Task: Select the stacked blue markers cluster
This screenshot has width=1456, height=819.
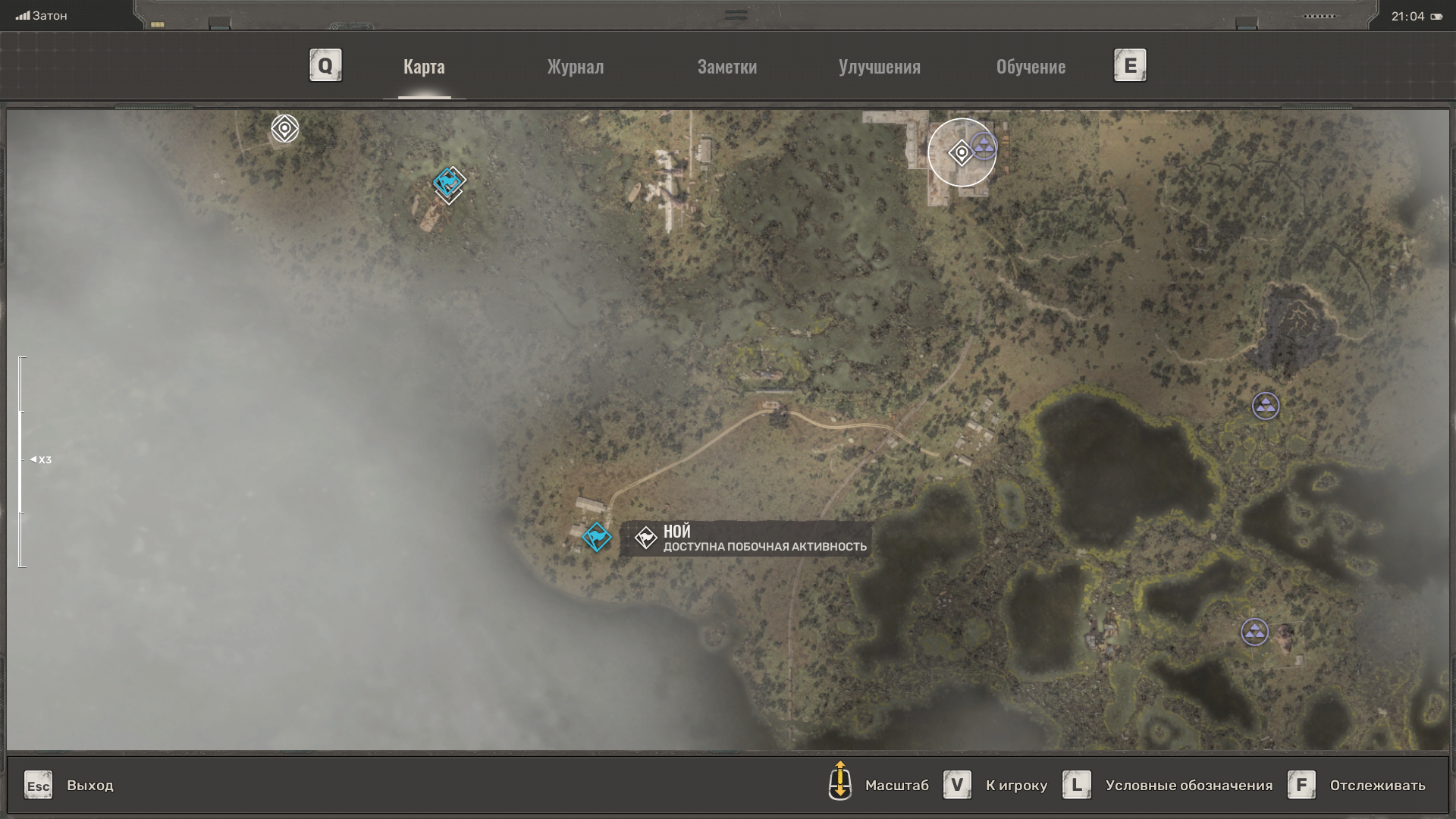Action: point(449,184)
